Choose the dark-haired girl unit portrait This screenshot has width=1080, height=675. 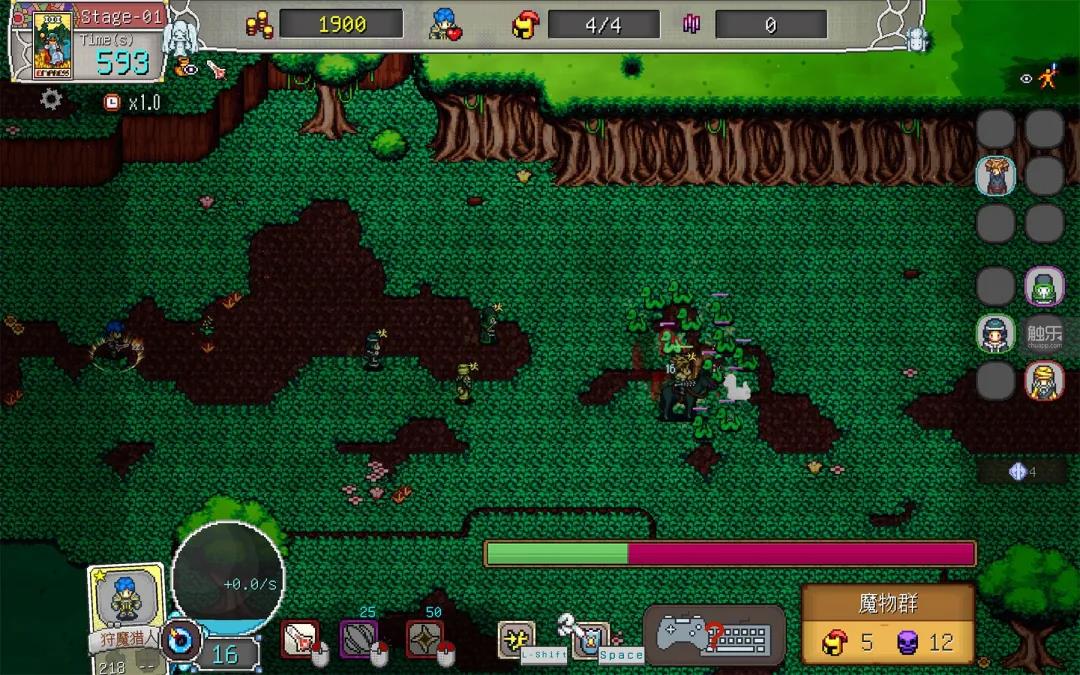coord(996,335)
